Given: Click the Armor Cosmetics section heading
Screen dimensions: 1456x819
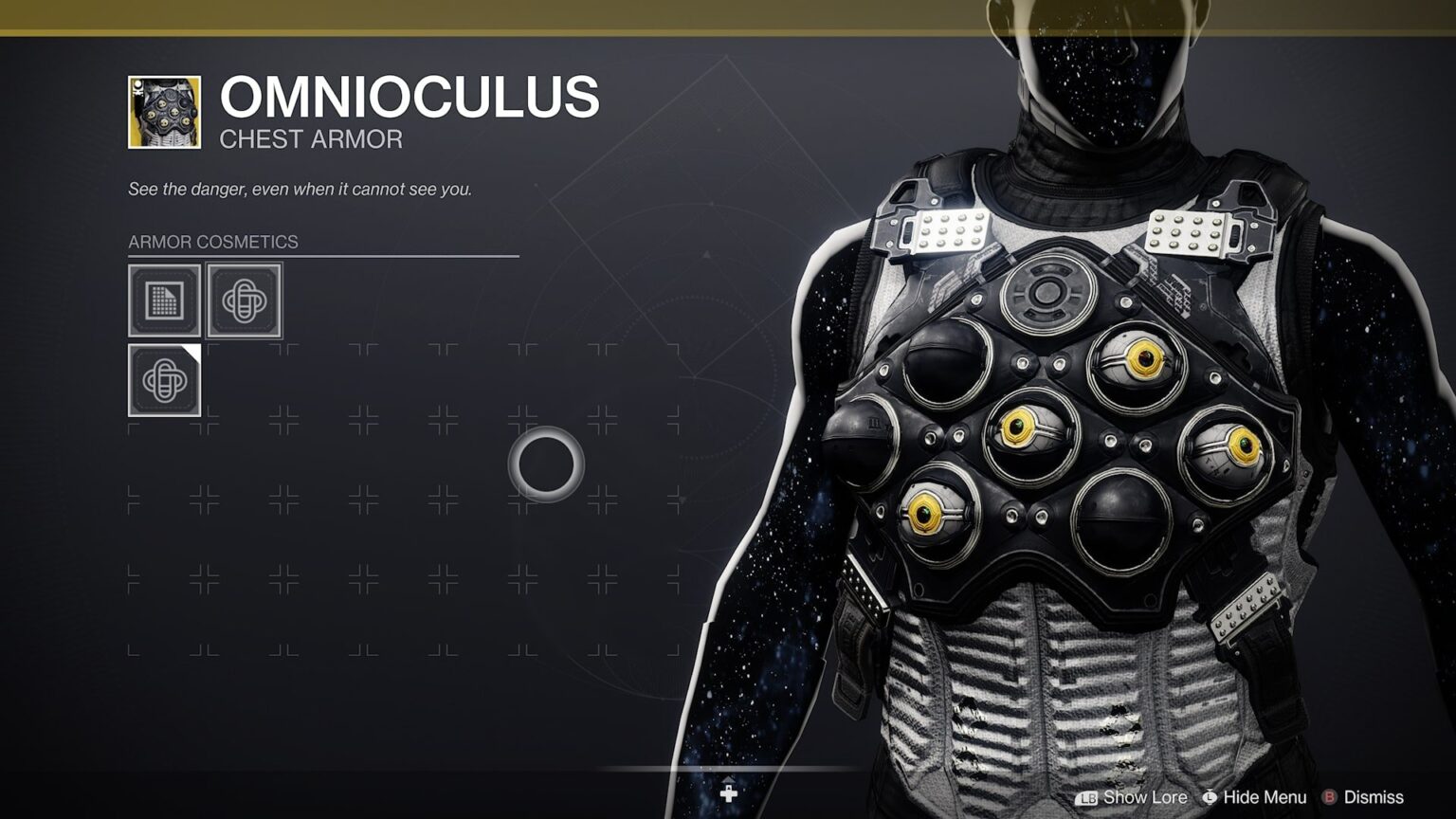Looking at the screenshot, I should point(213,242).
